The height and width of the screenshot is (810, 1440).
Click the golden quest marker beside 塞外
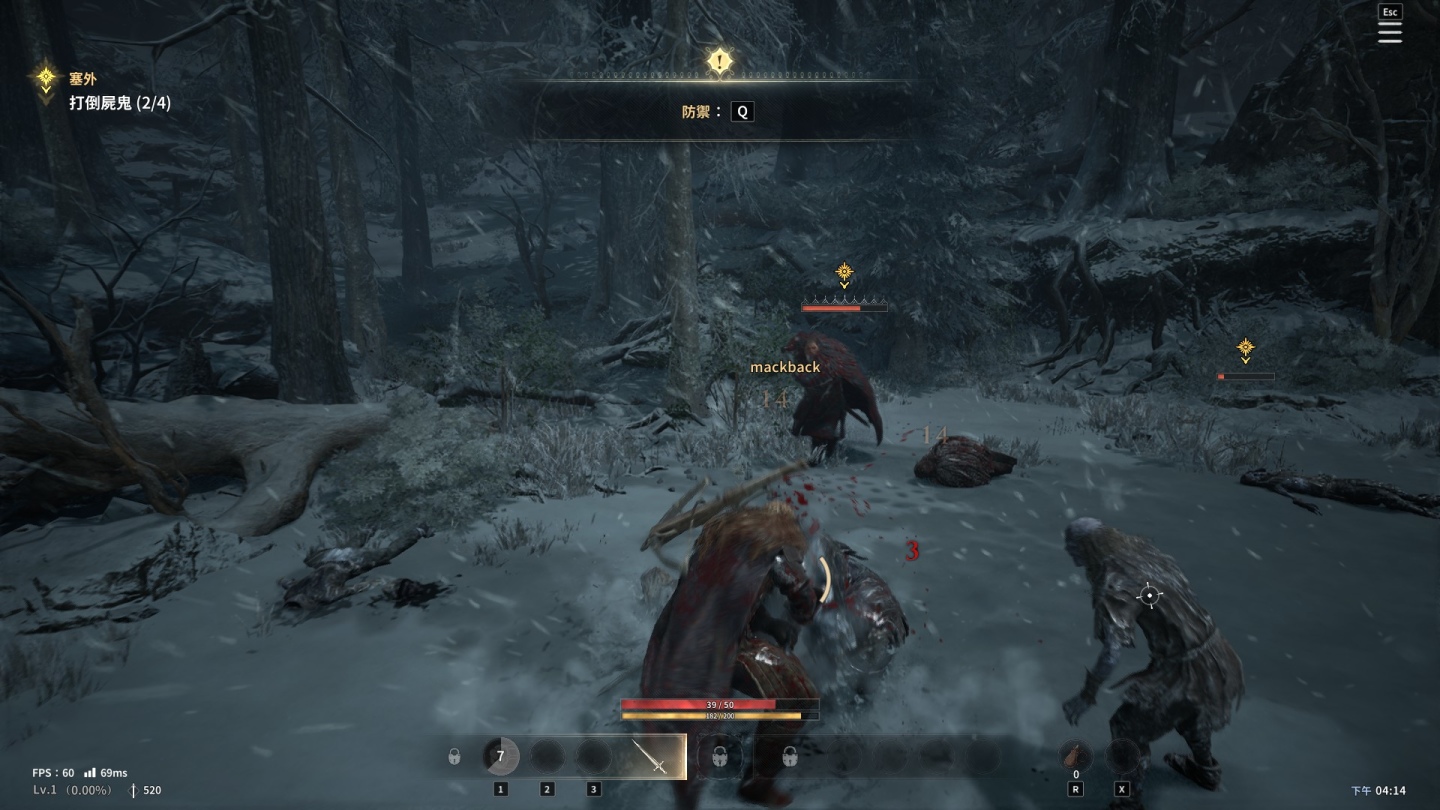(x=45, y=79)
